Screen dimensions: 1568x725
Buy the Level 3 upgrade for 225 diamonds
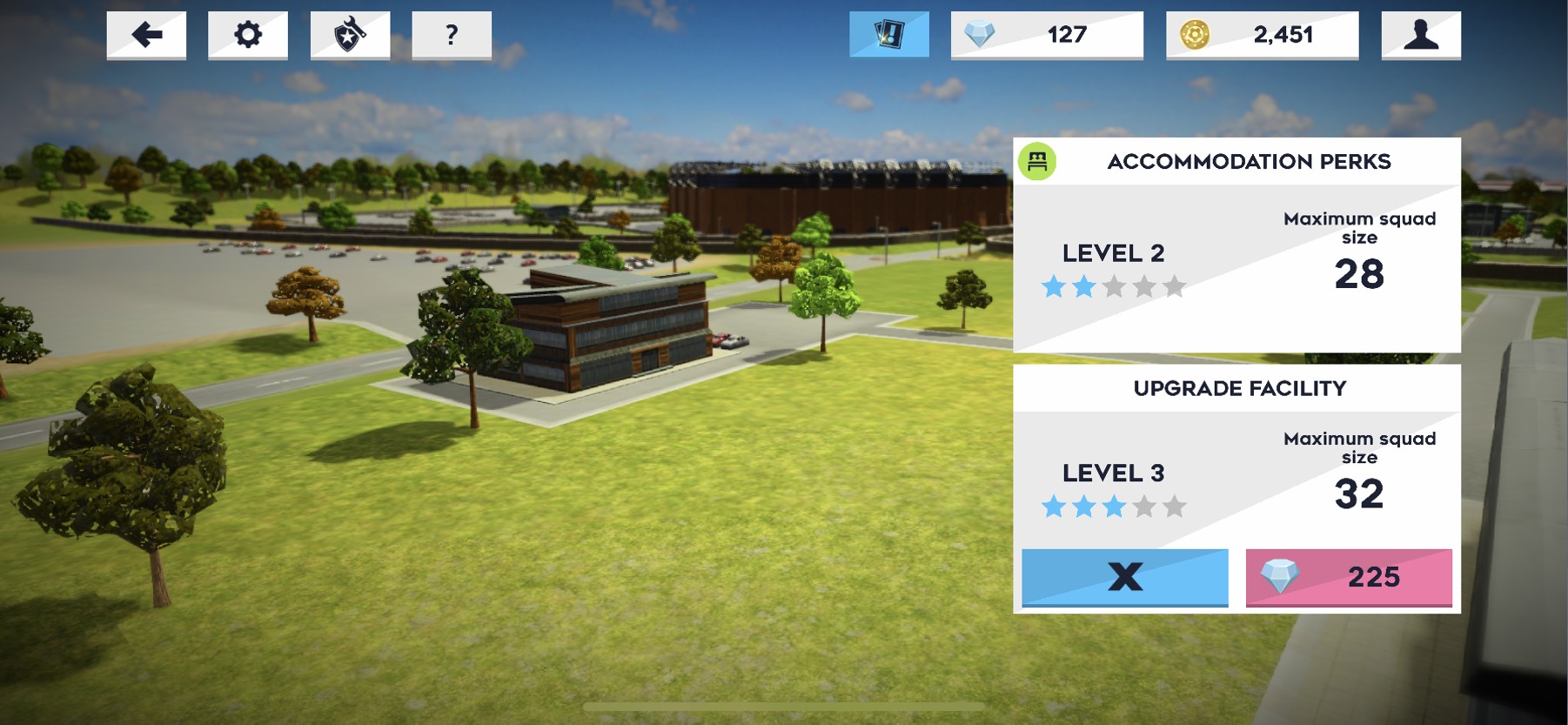1349,576
